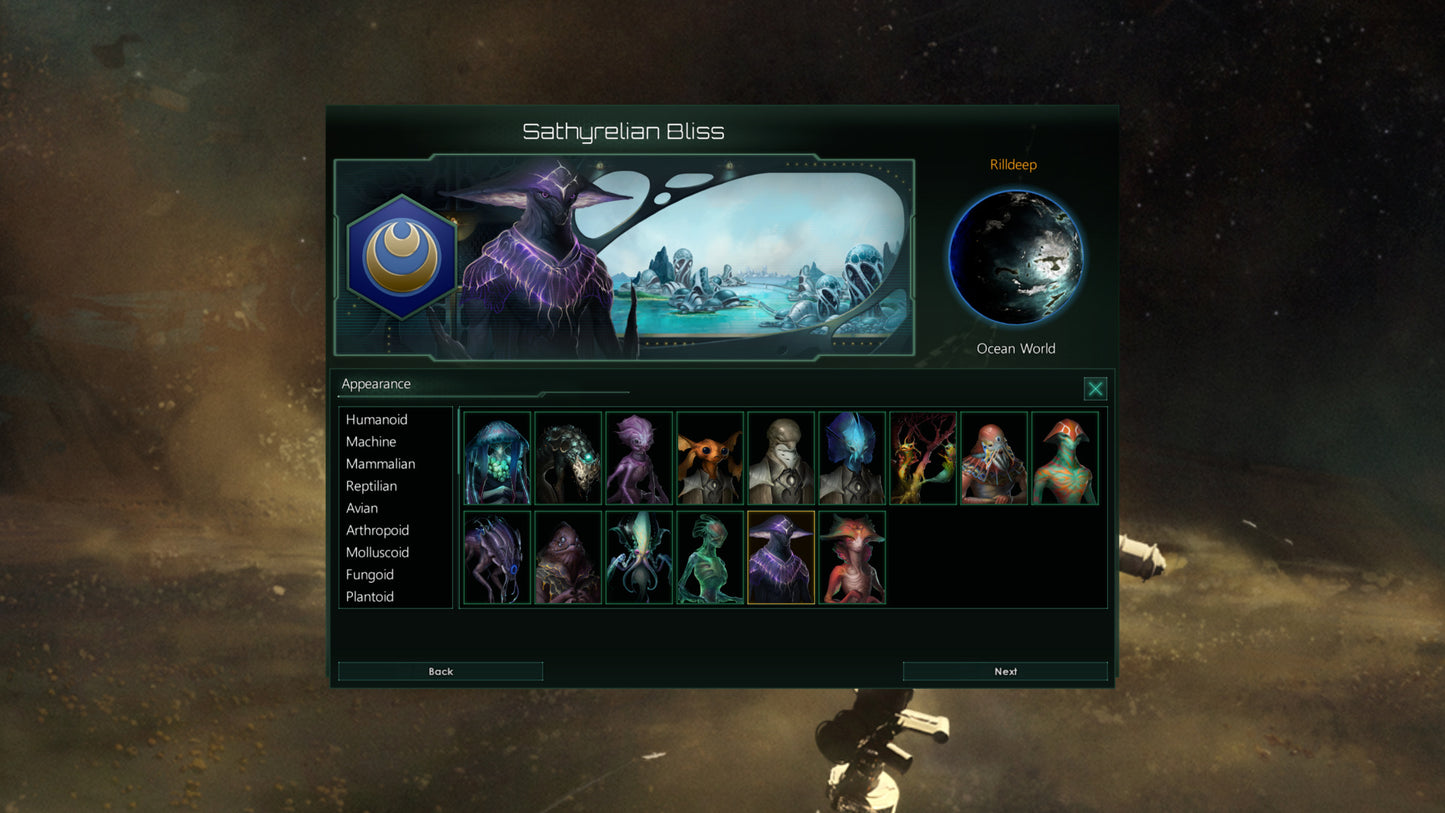Pick the teal orange-striped alien portrait
The width and height of the screenshot is (1445, 813).
(1065, 458)
